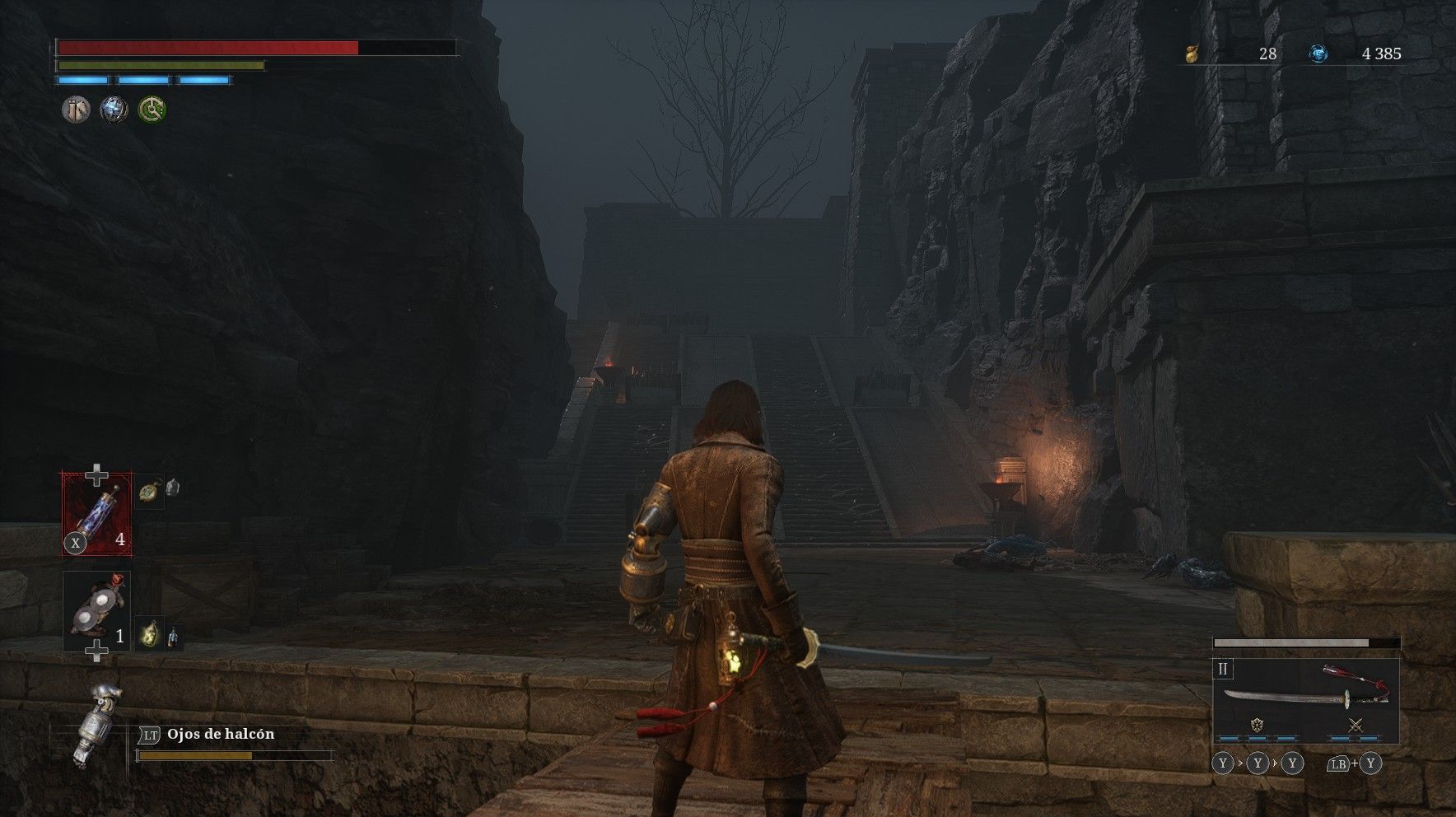
Task: Select the grinder item slot
Action: [96, 611]
